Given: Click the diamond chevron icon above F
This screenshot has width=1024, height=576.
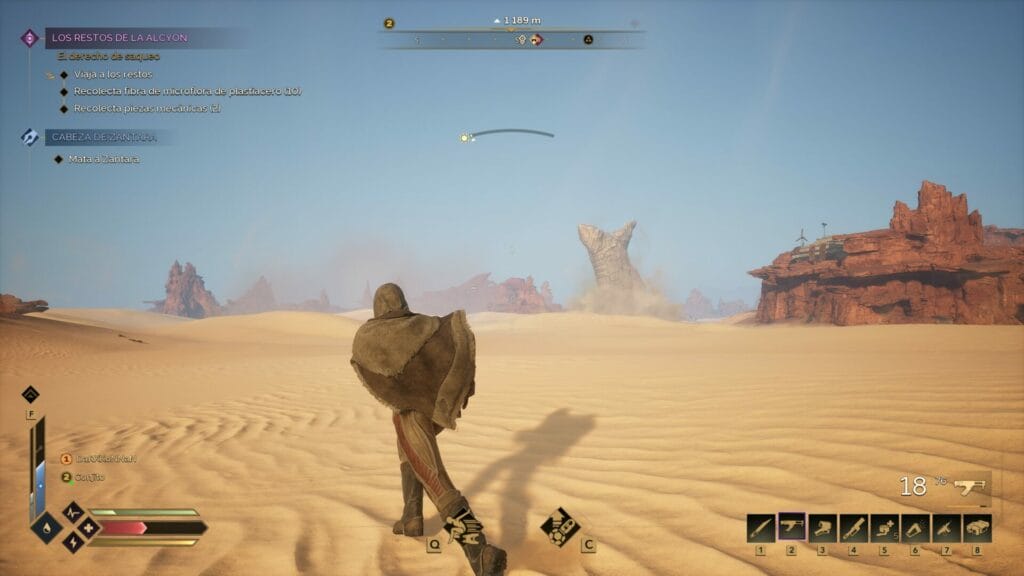Looking at the screenshot, I should 30,394.
